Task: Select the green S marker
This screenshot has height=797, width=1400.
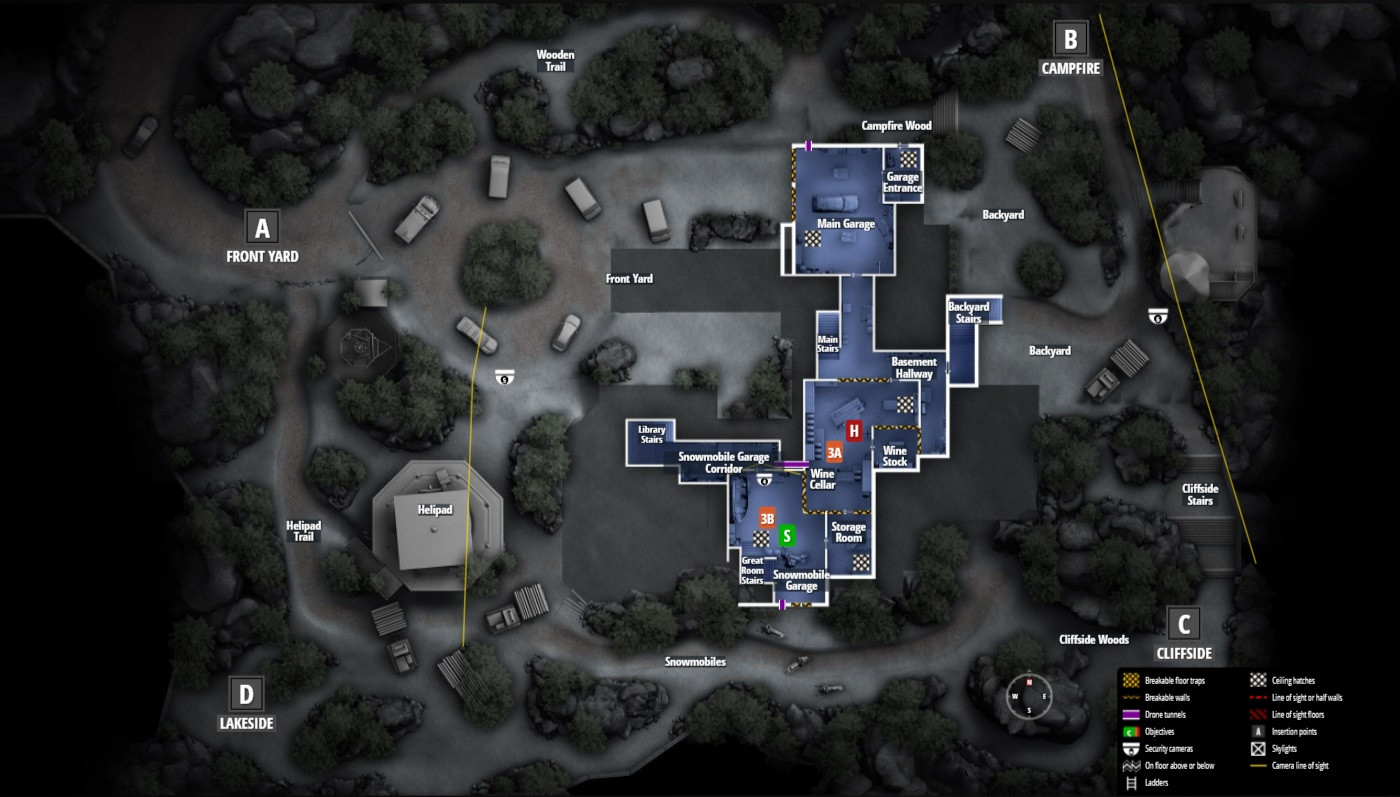Action: (787, 536)
